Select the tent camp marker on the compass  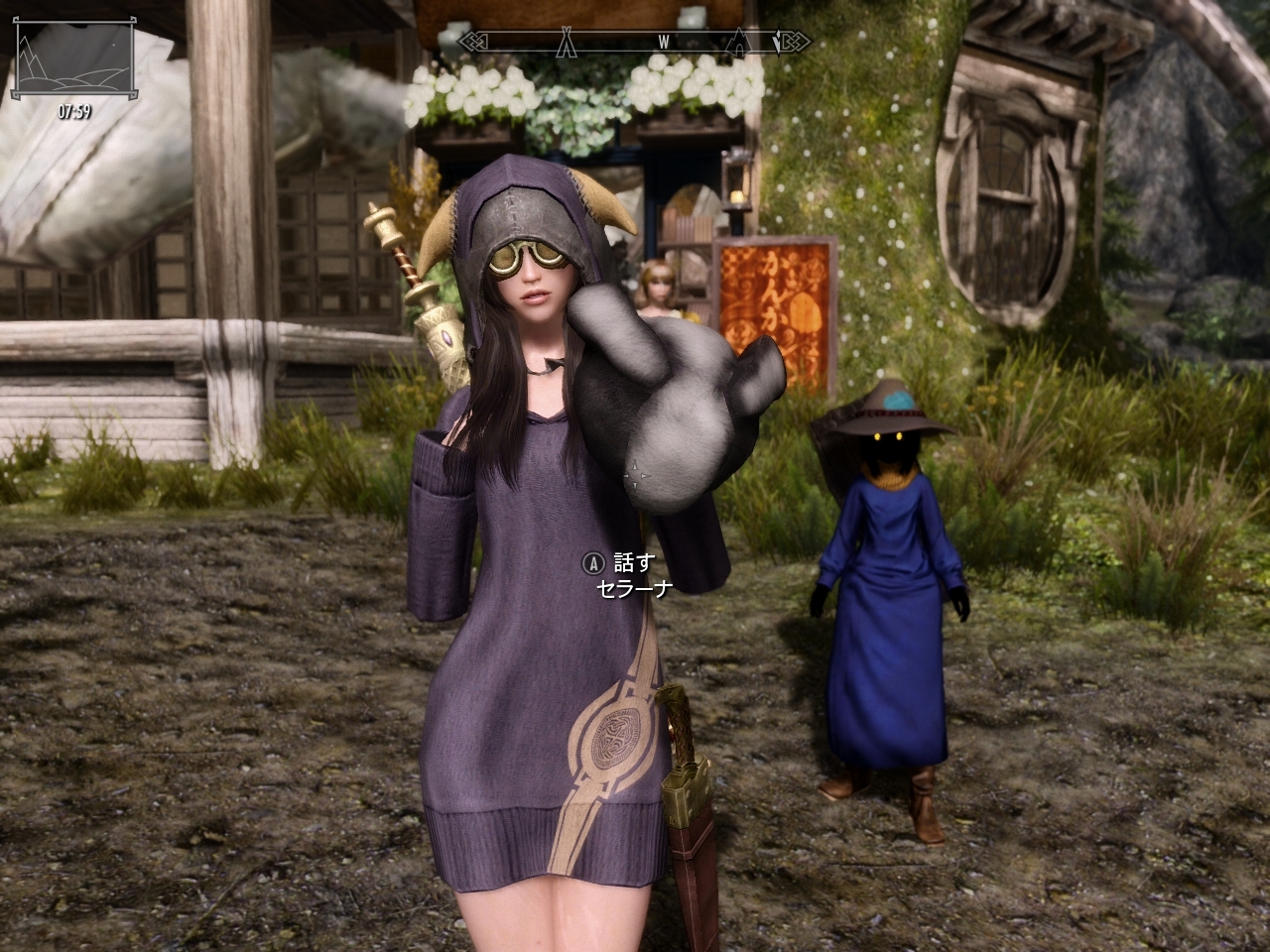coord(568,42)
